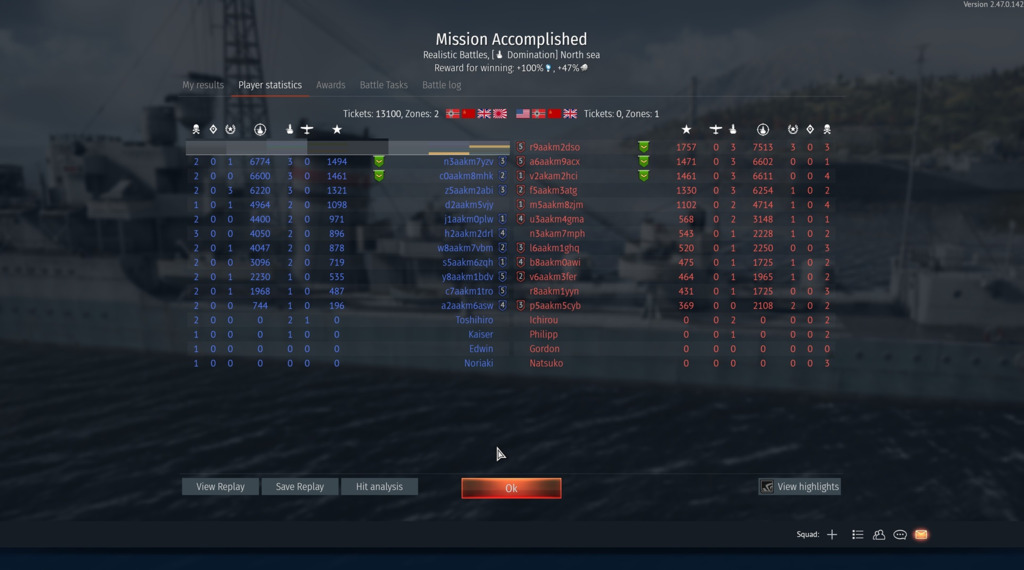The width and height of the screenshot is (1024, 570).
Task: Open the contacts list icon
Action: coord(858,535)
